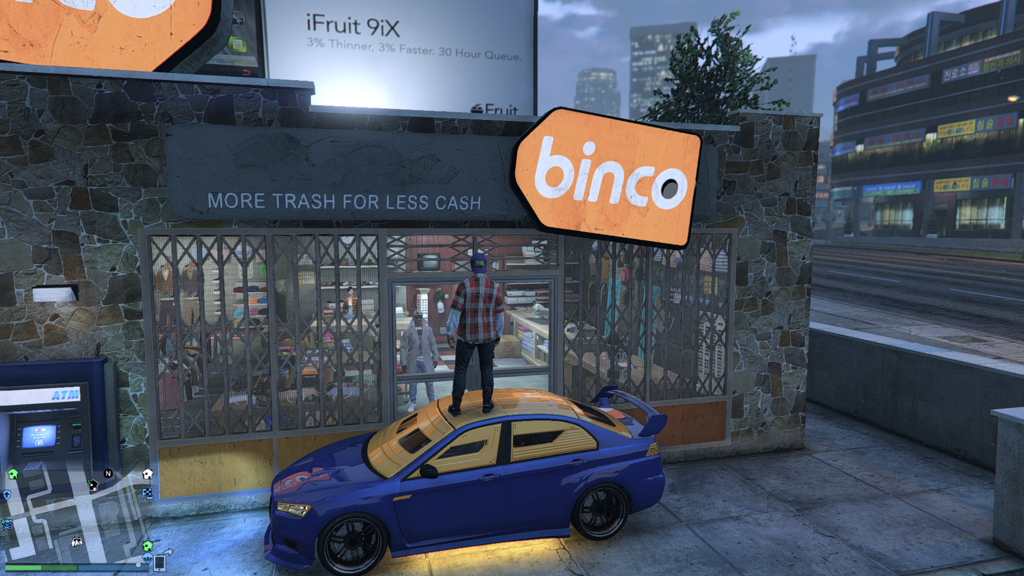The height and width of the screenshot is (576, 1024).
Task: Select the checkered race flag blip
Action: (x=148, y=494)
